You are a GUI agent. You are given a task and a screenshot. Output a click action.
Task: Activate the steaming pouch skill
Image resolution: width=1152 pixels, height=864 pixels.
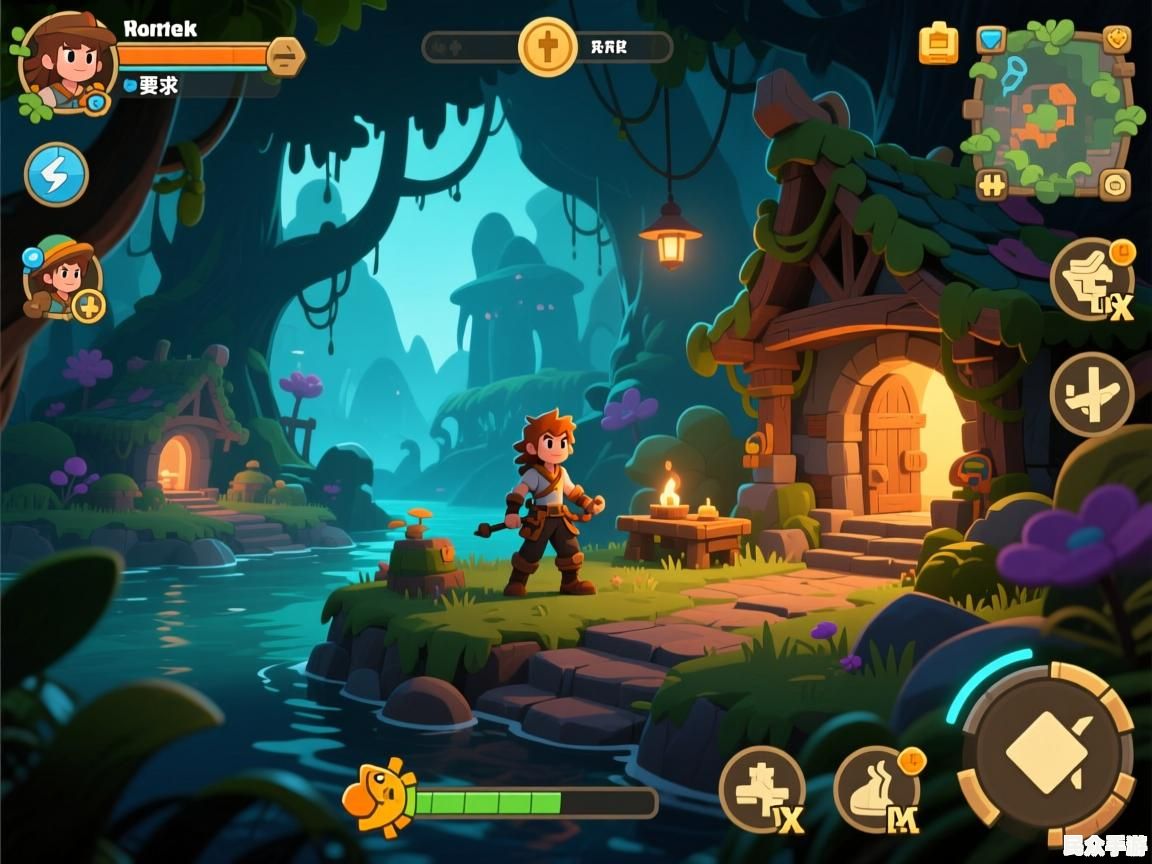877,790
